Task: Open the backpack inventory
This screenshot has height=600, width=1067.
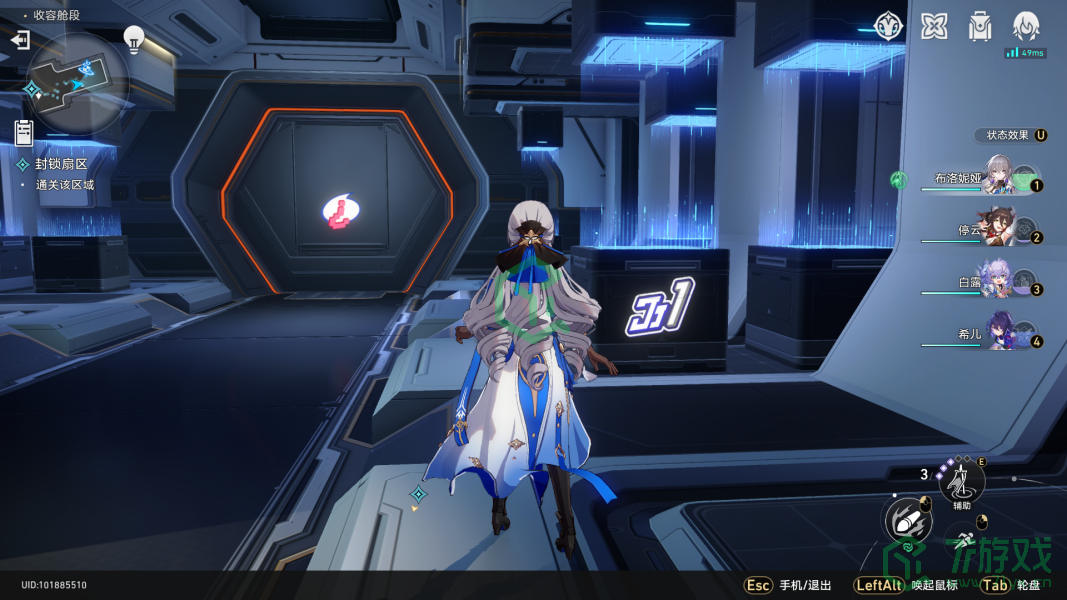Action: point(980,26)
